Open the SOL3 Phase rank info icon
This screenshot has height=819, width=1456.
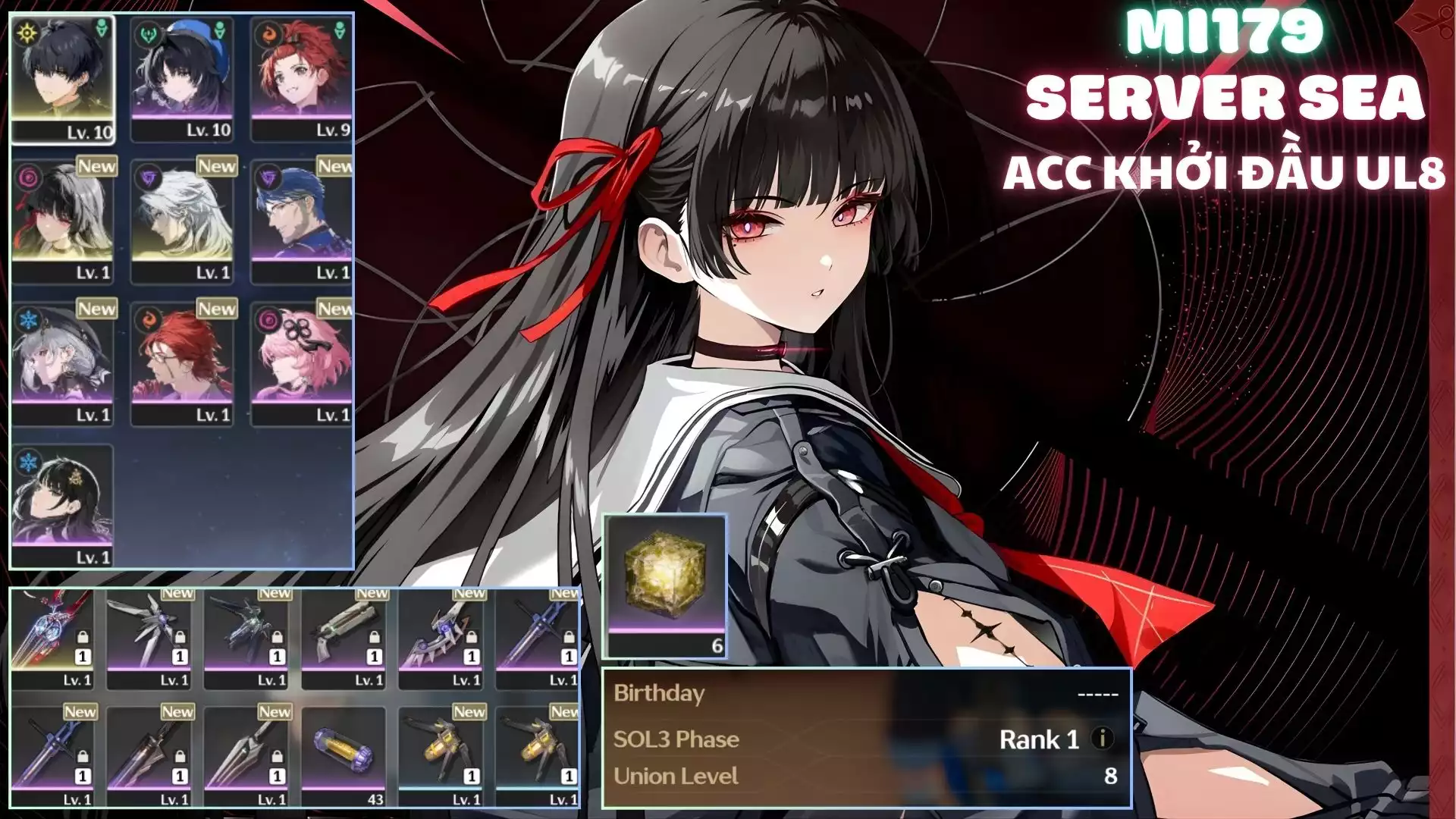1102,738
